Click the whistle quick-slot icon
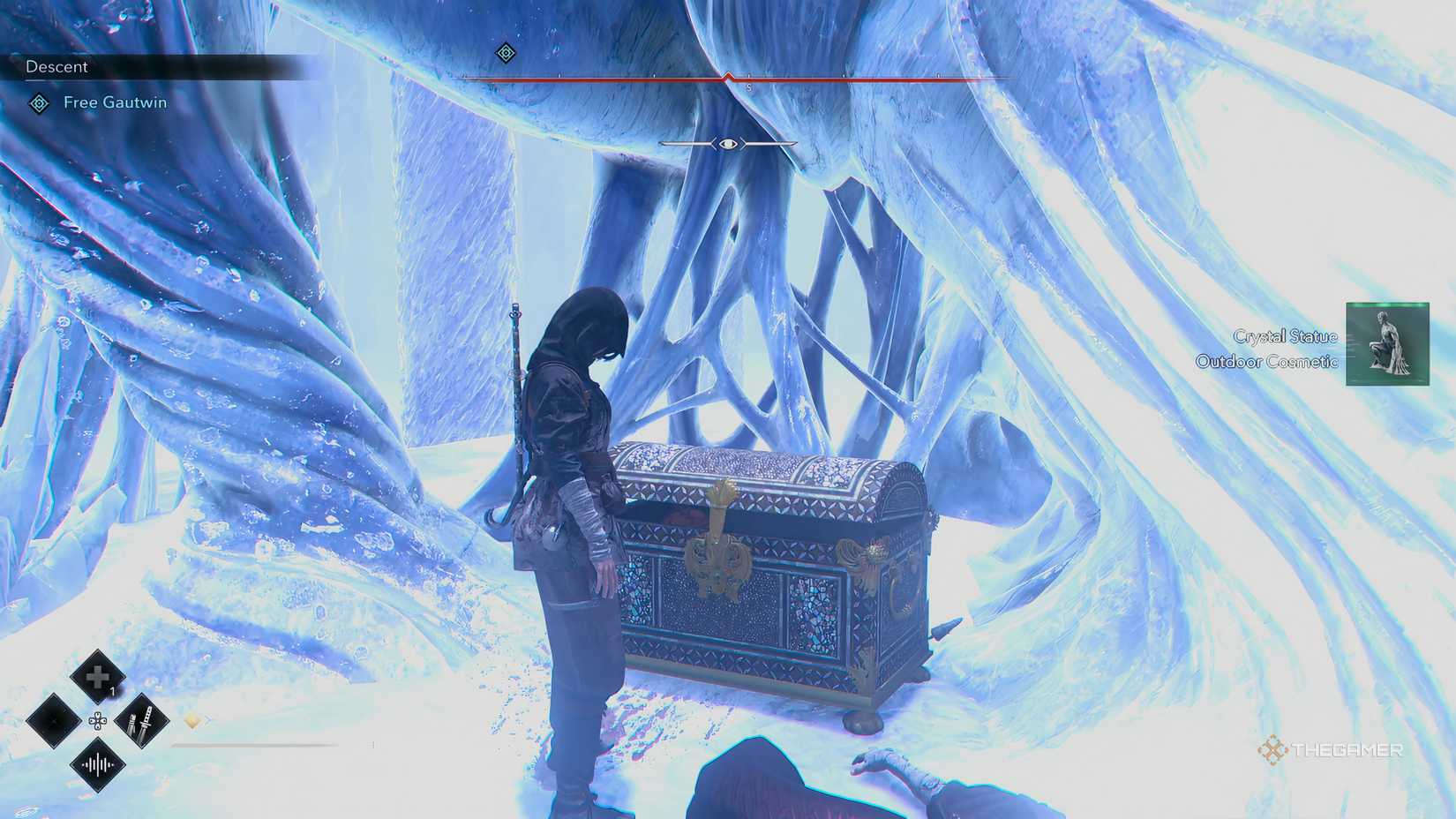The width and height of the screenshot is (1456, 819). (x=98, y=764)
